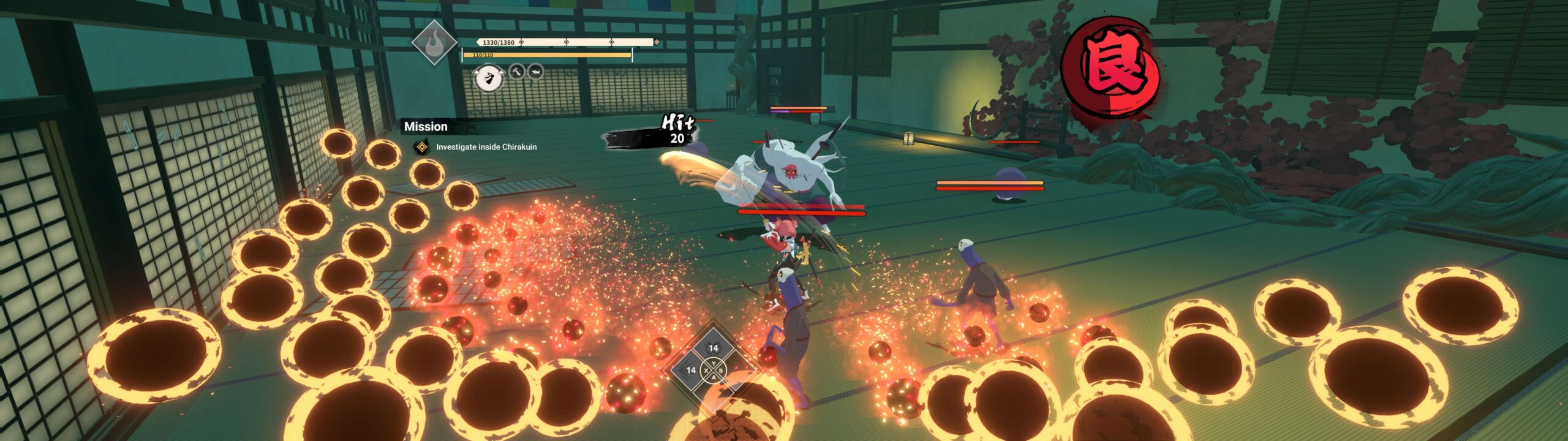Viewport: 1568px width, 441px height.
Task: Click the red kanji rank emblem
Action: pyautogui.click(x=1109, y=67)
